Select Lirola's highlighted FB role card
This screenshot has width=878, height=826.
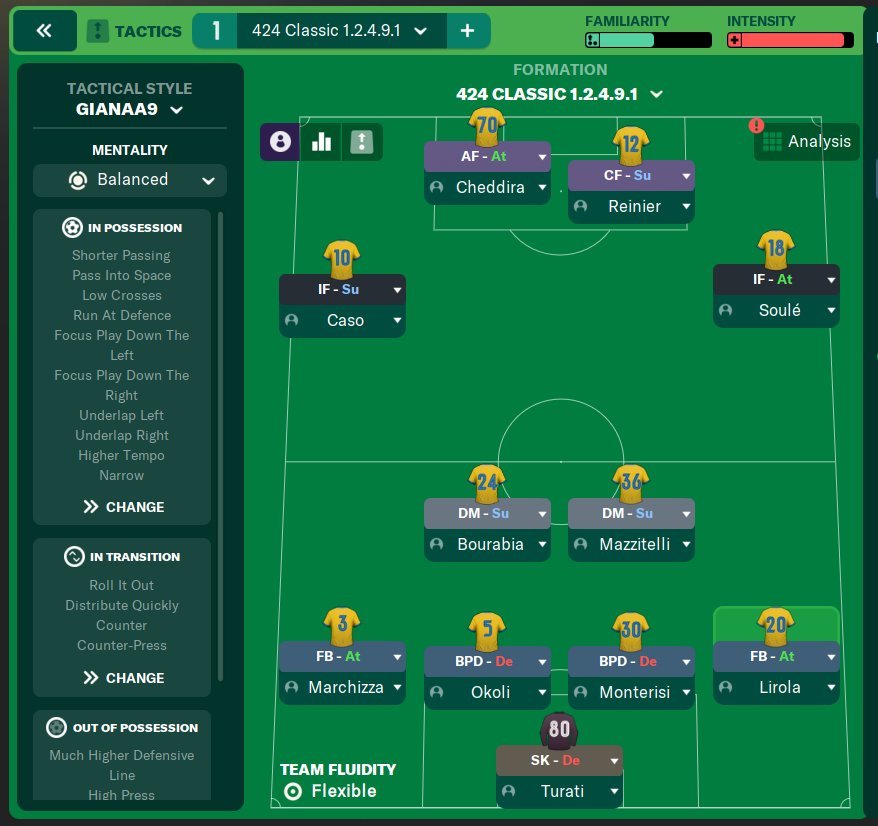click(x=775, y=656)
